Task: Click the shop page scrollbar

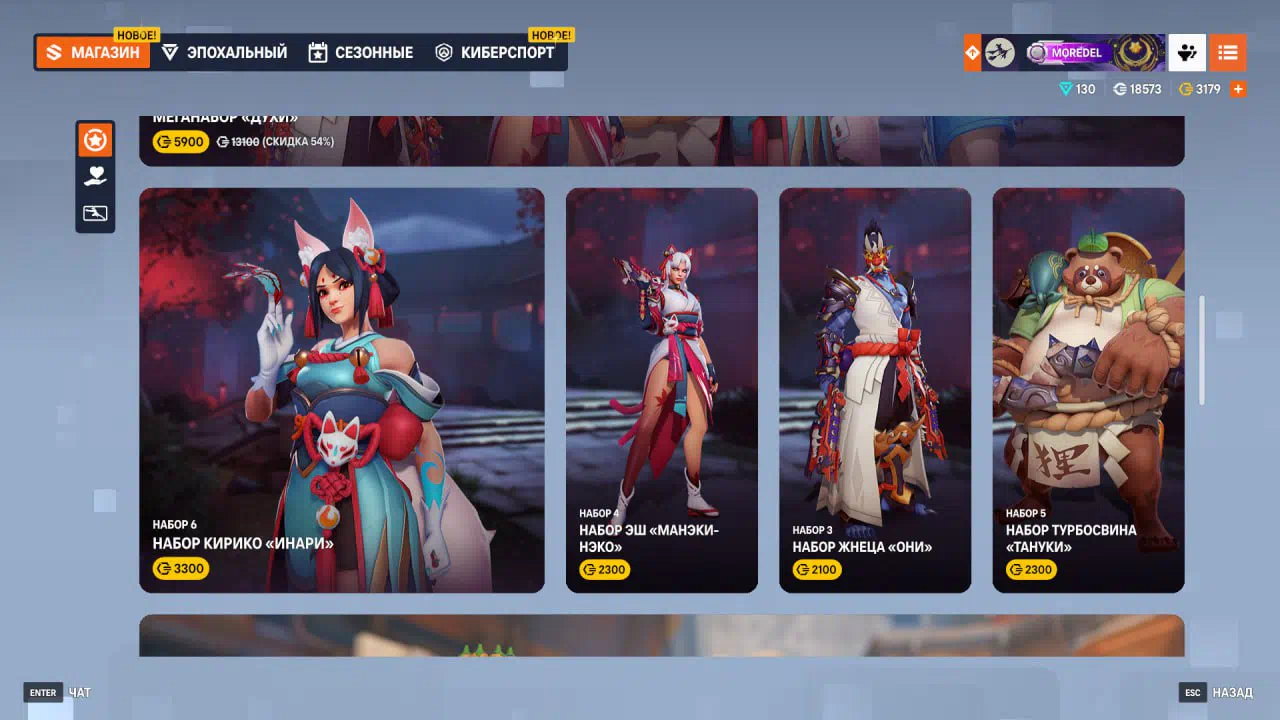Action: 1202,350
